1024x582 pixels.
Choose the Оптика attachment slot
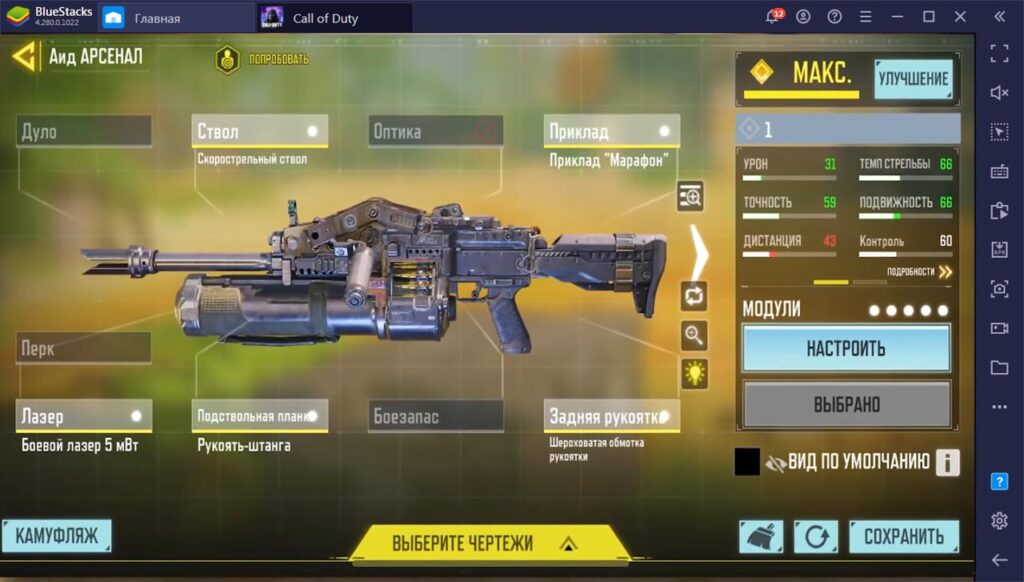click(435, 131)
